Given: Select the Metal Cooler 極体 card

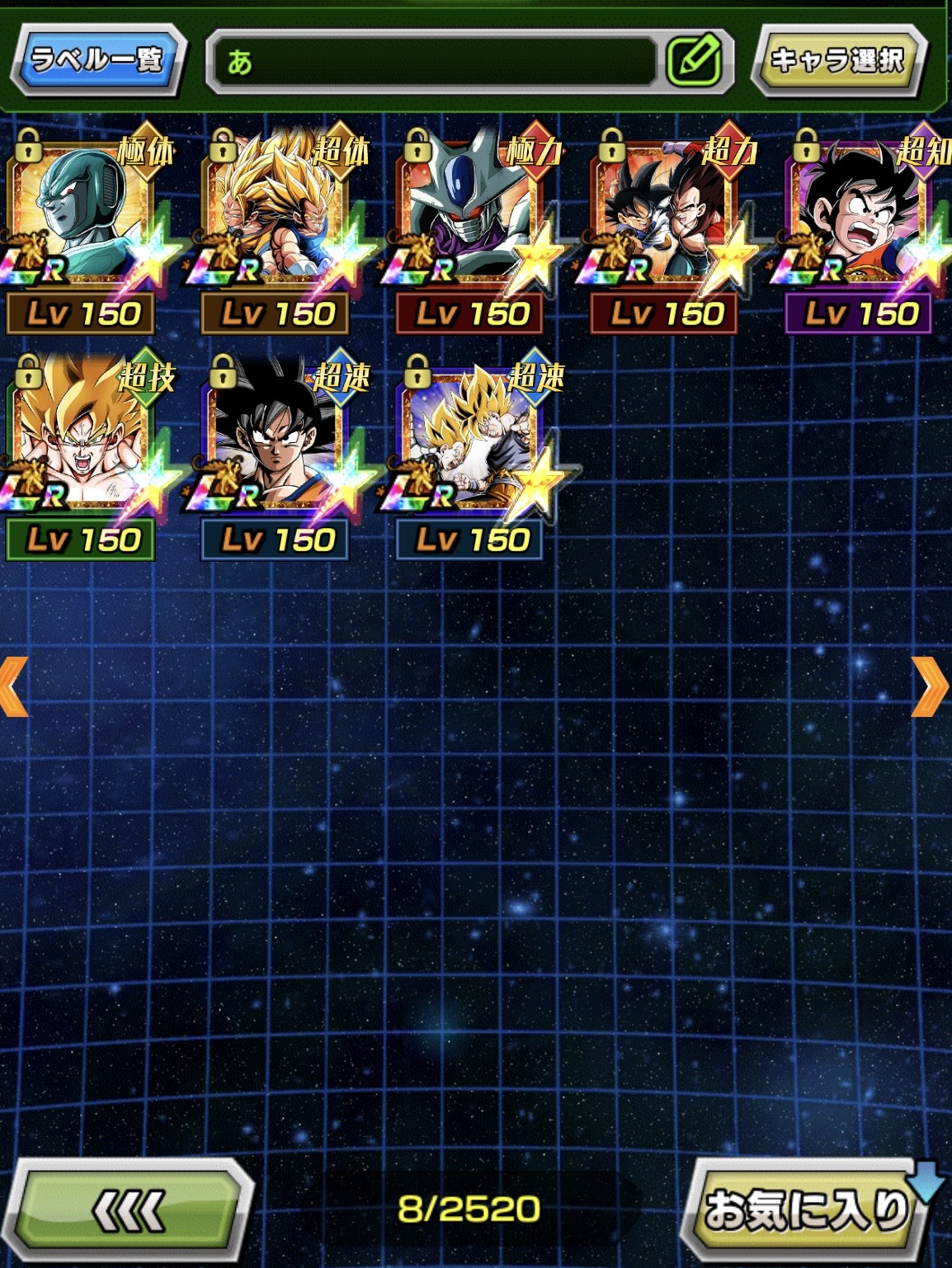Looking at the screenshot, I should pos(82,214).
